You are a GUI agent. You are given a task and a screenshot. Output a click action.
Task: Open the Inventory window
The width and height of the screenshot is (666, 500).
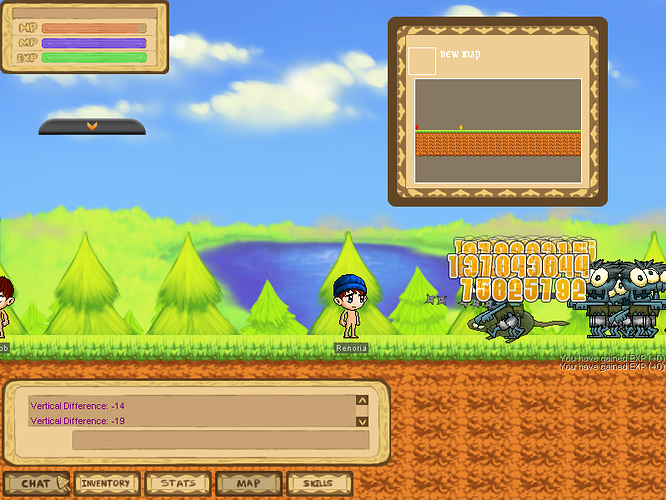pos(106,483)
